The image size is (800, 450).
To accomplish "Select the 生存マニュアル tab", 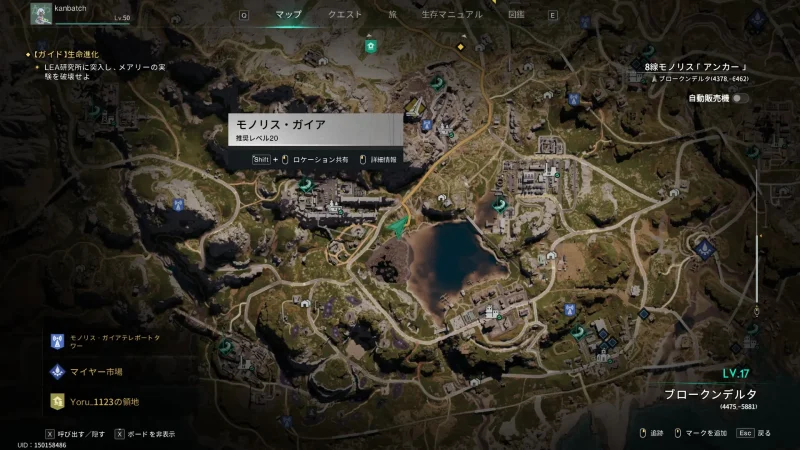I will tap(450, 15).
